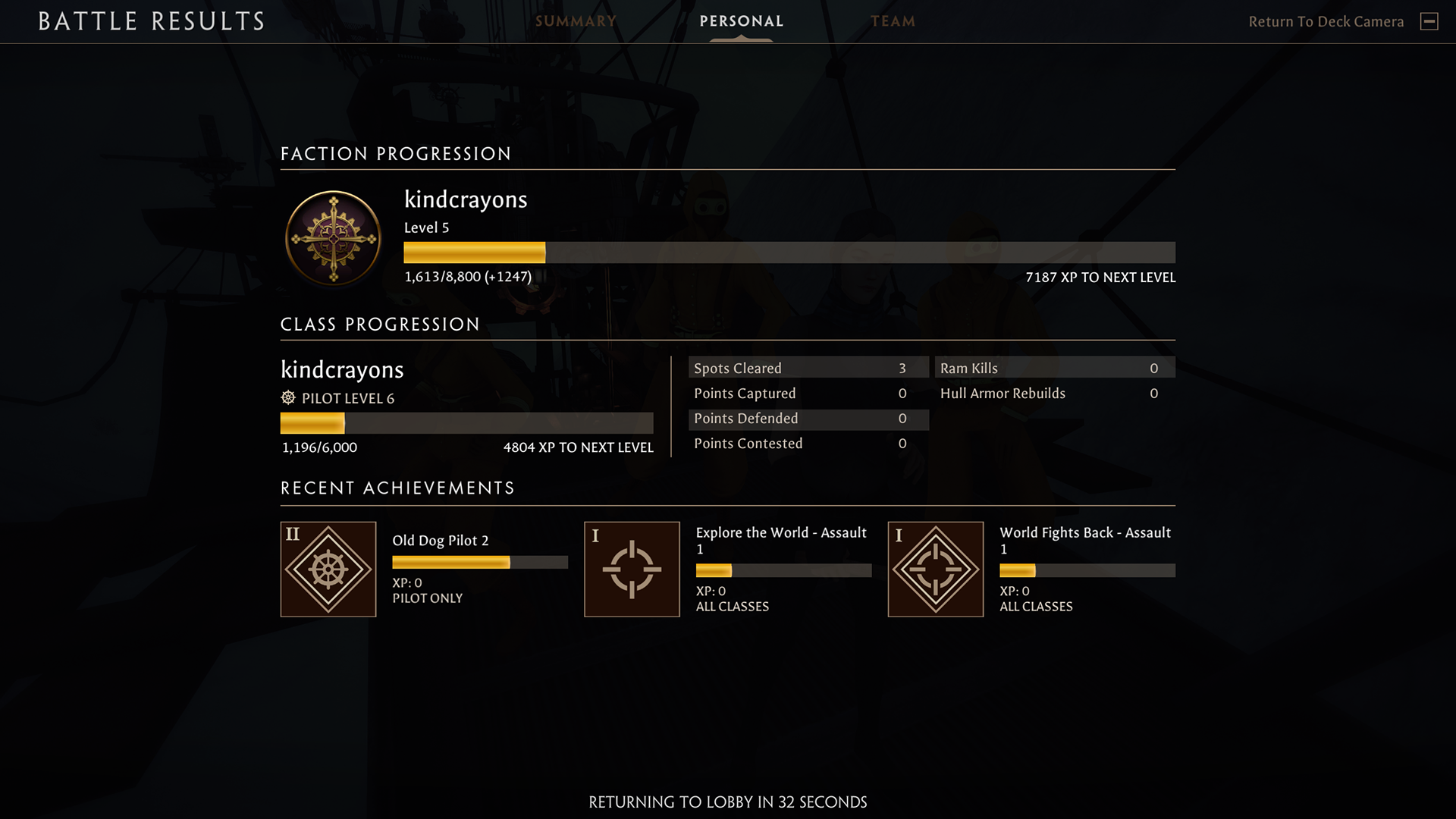Viewport: 1456px width, 819px height.
Task: Switch to the Summary tab
Action: click(576, 21)
